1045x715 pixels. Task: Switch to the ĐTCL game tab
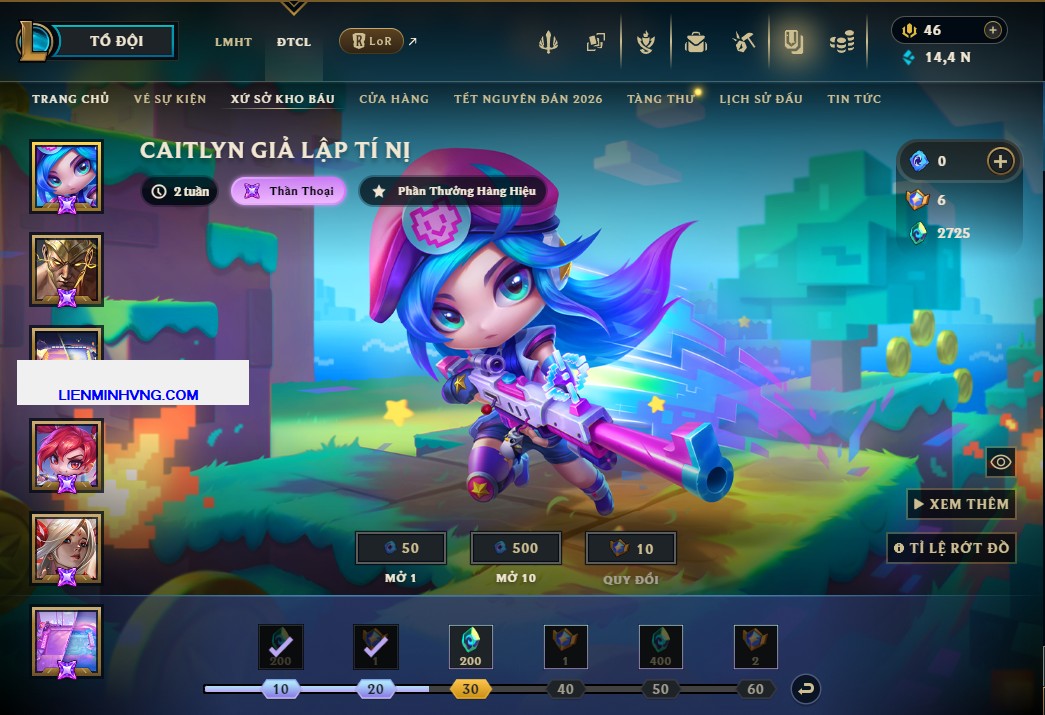click(294, 42)
